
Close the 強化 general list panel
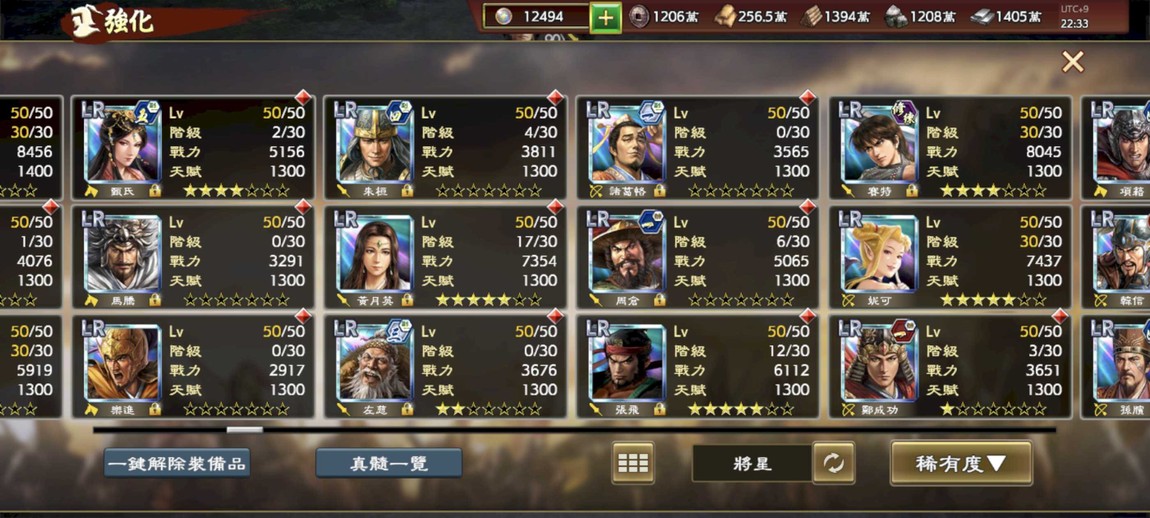point(1072,62)
